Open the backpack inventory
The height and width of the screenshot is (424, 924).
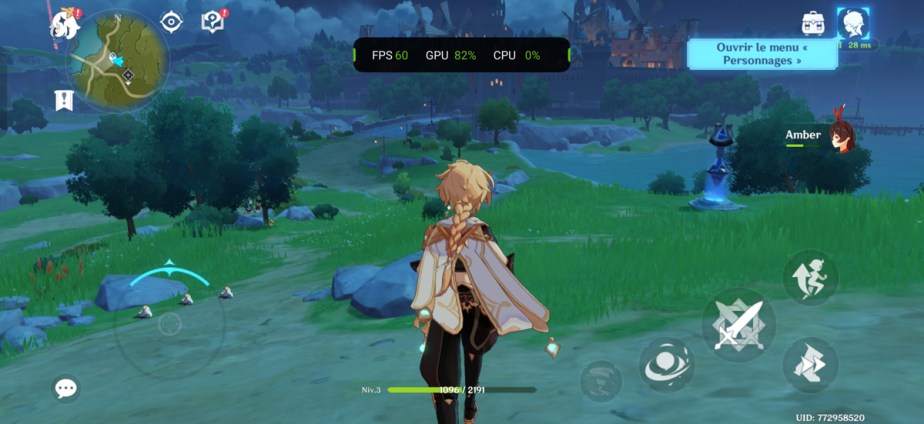pos(813,22)
